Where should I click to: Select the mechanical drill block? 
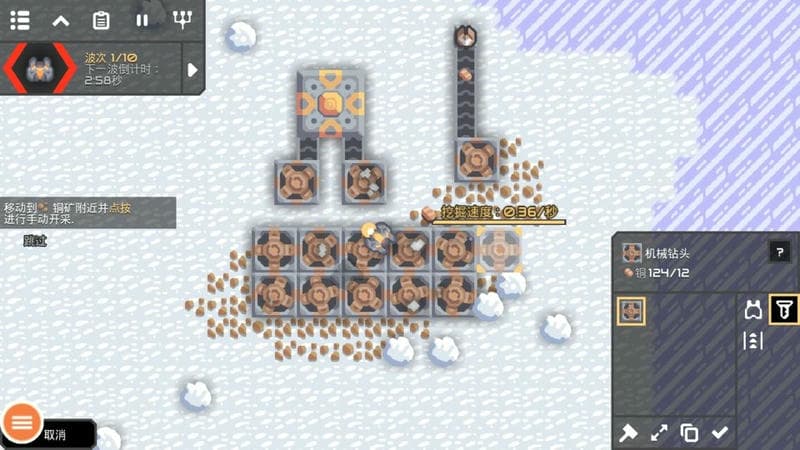click(632, 311)
